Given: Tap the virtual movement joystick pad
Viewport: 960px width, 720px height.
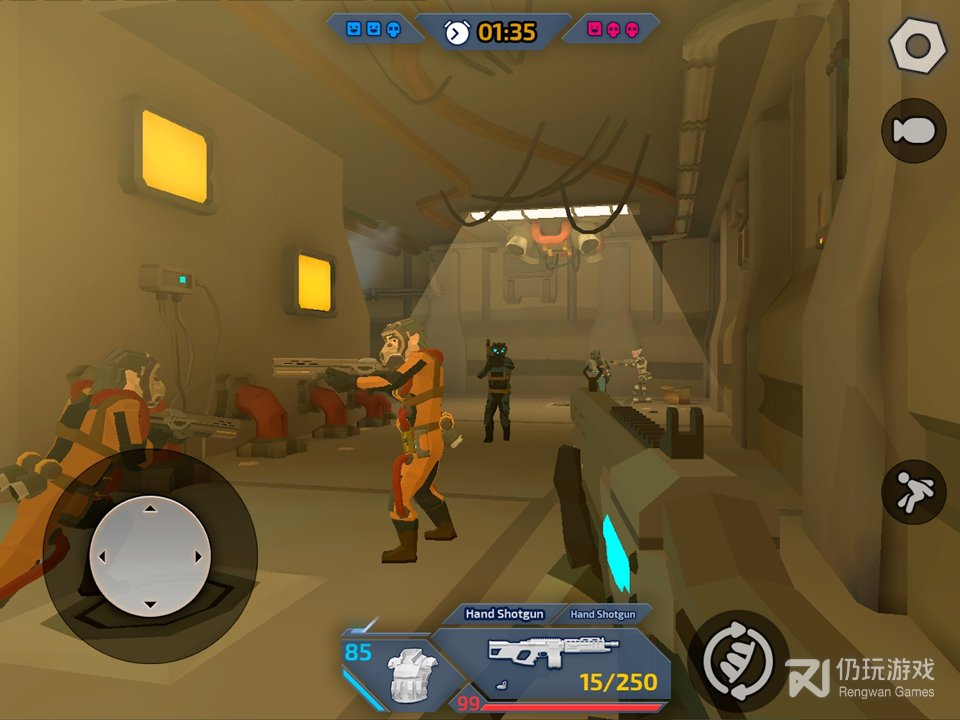Looking at the screenshot, I should (x=149, y=557).
